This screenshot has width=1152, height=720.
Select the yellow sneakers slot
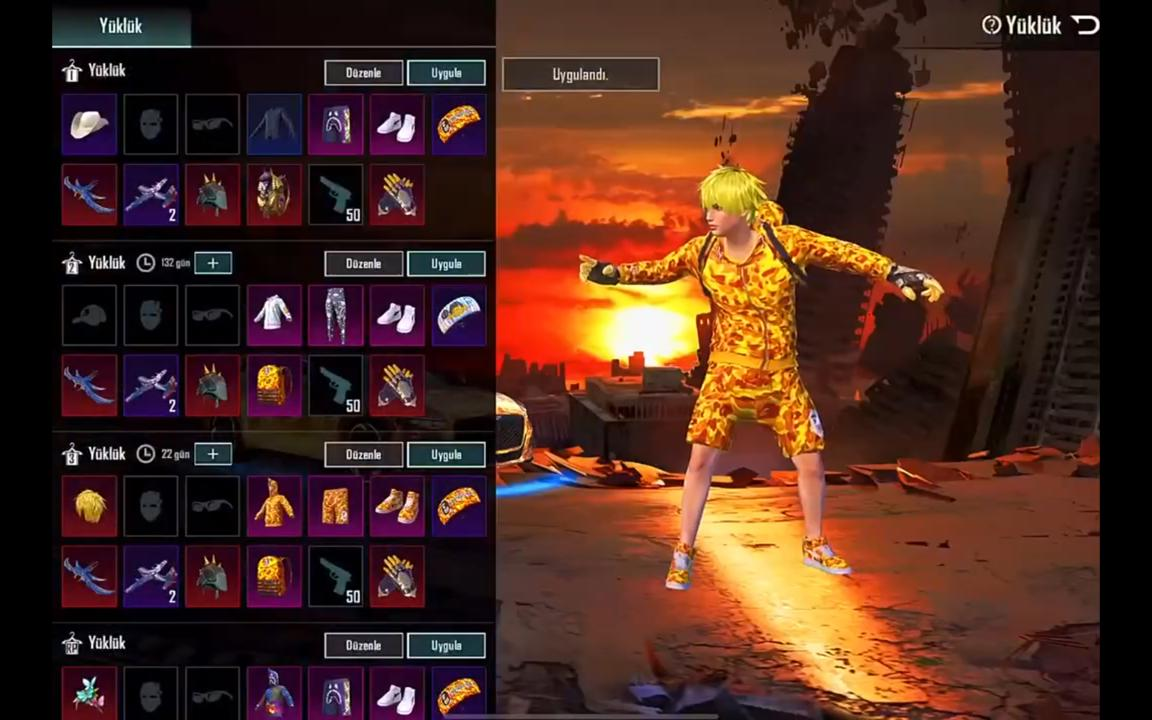[397, 506]
